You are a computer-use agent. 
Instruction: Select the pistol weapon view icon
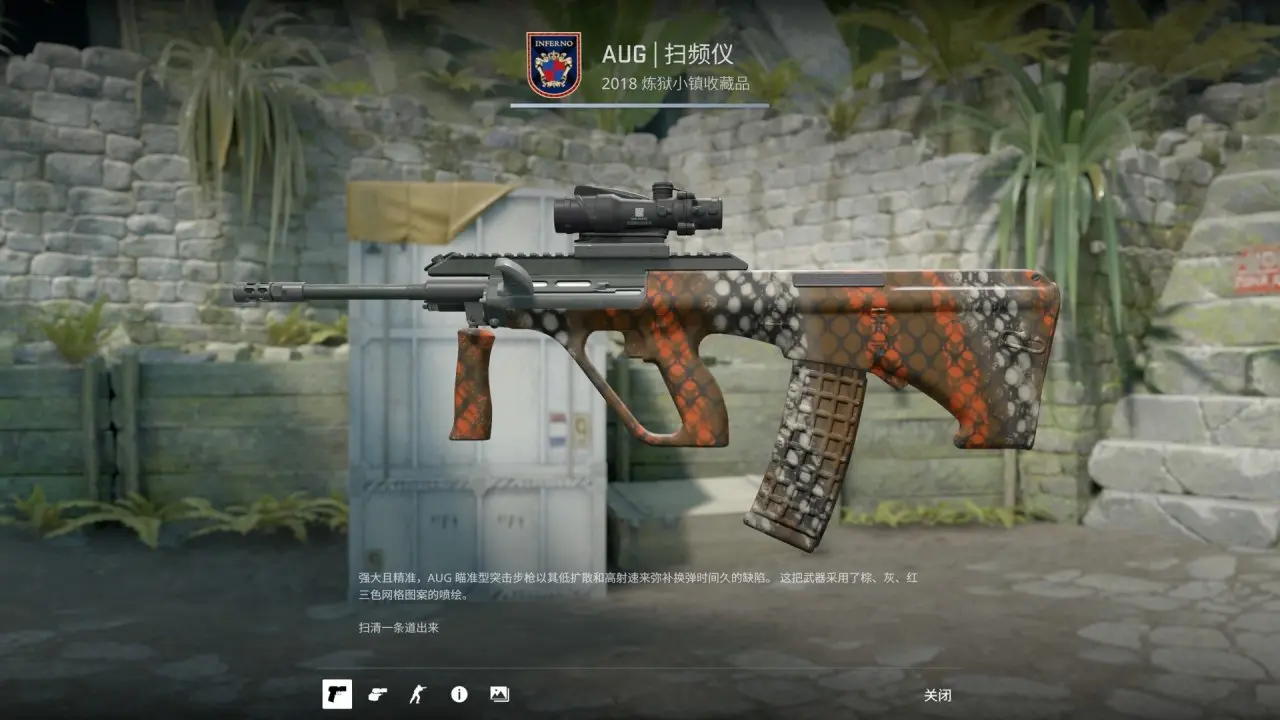(337, 694)
